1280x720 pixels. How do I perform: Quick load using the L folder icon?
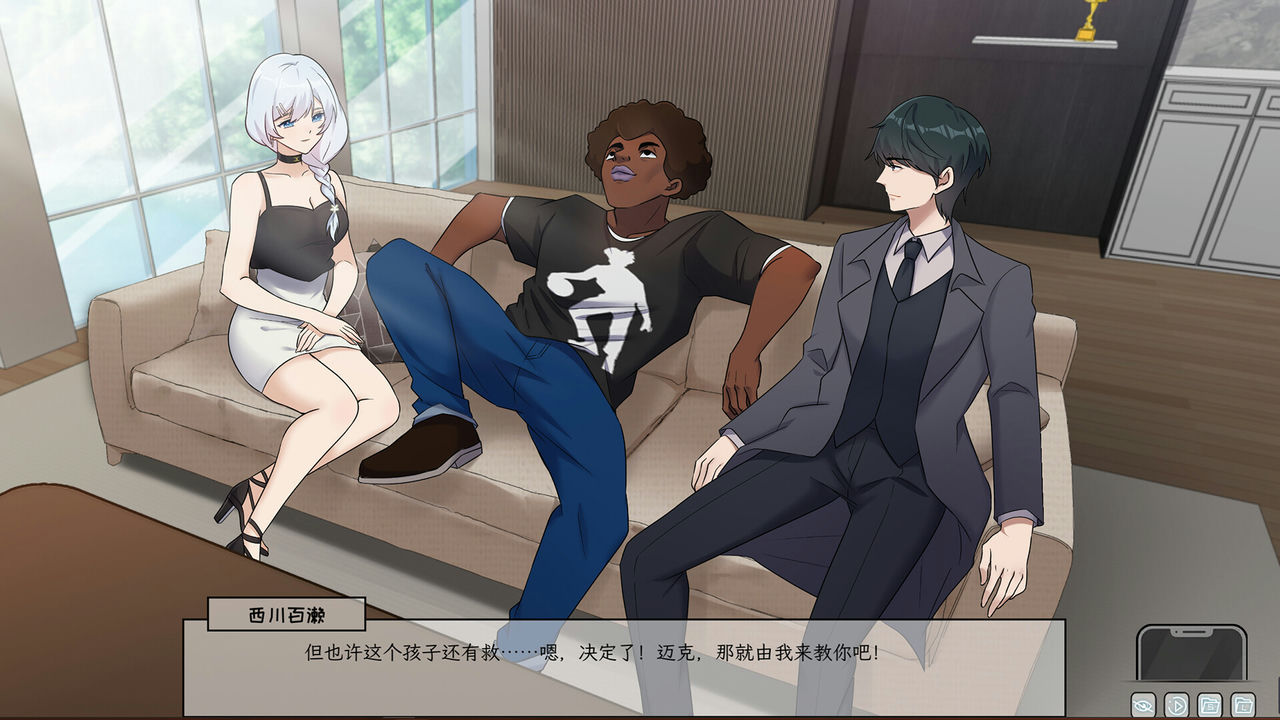1242,705
